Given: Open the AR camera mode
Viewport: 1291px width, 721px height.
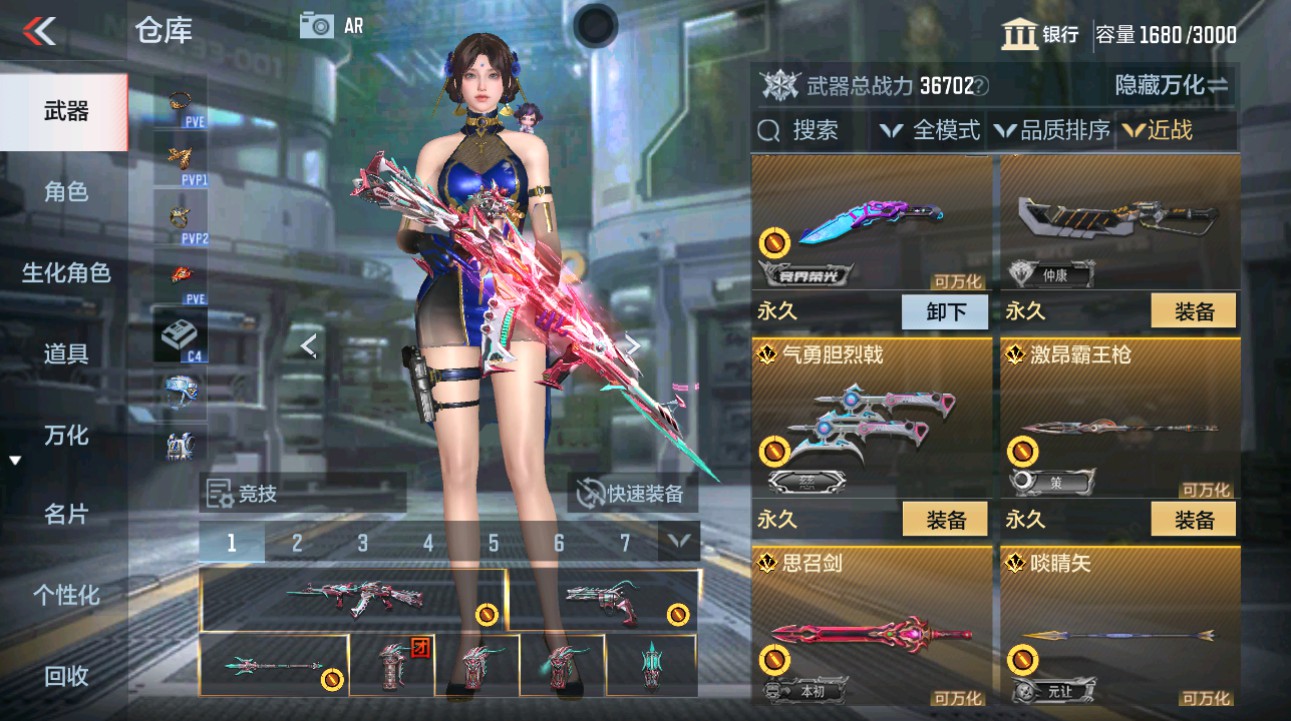Looking at the screenshot, I should click(318, 27).
